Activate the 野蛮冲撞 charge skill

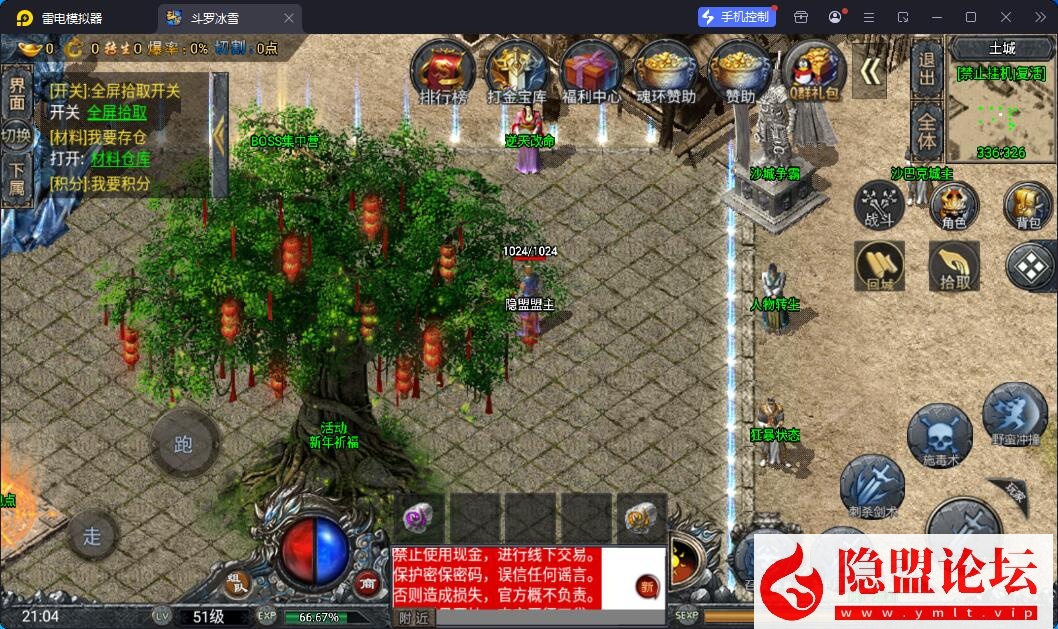[1014, 414]
